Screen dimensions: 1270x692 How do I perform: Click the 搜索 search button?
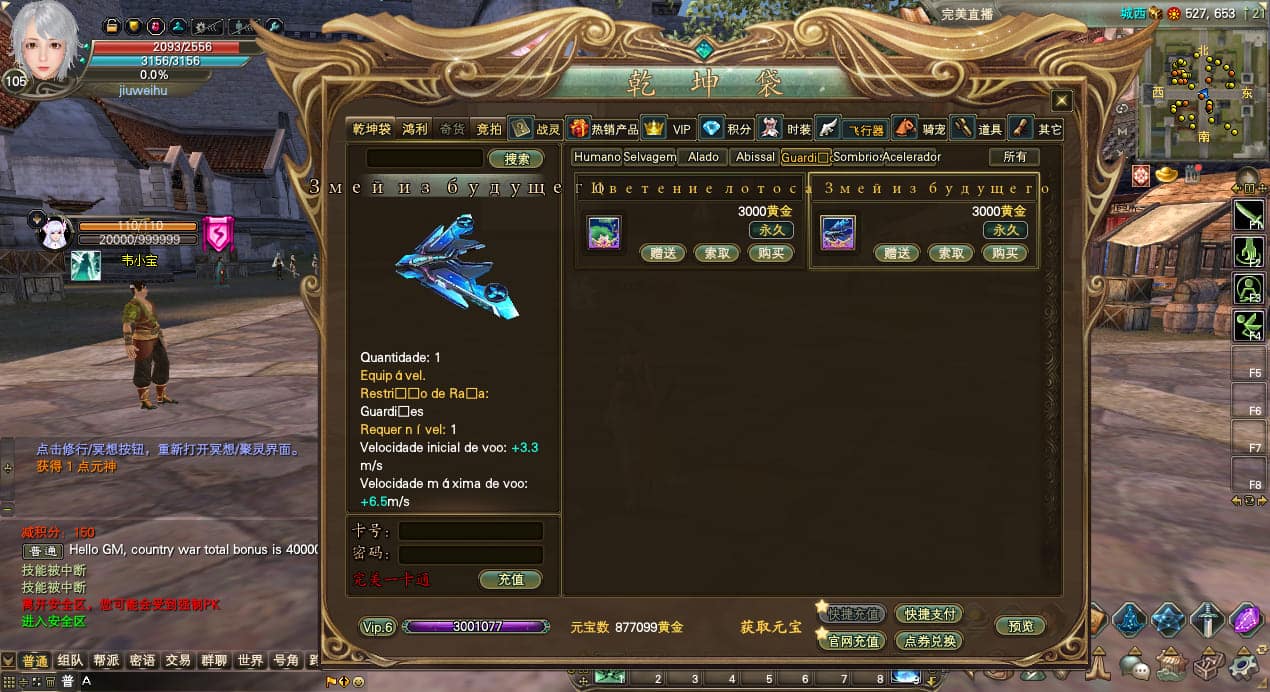516,159
